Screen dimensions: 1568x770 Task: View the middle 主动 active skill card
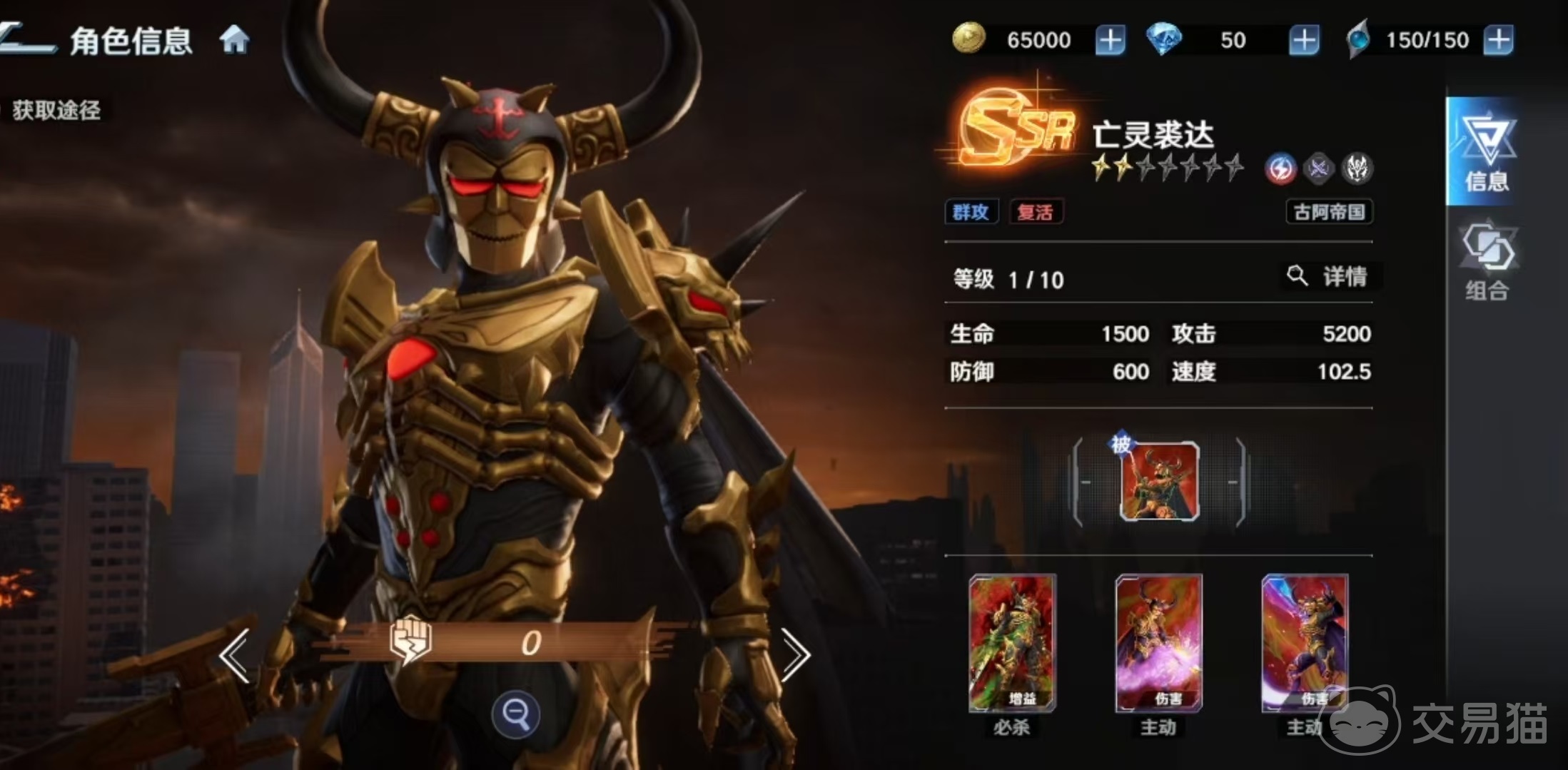coord(1158,644)
